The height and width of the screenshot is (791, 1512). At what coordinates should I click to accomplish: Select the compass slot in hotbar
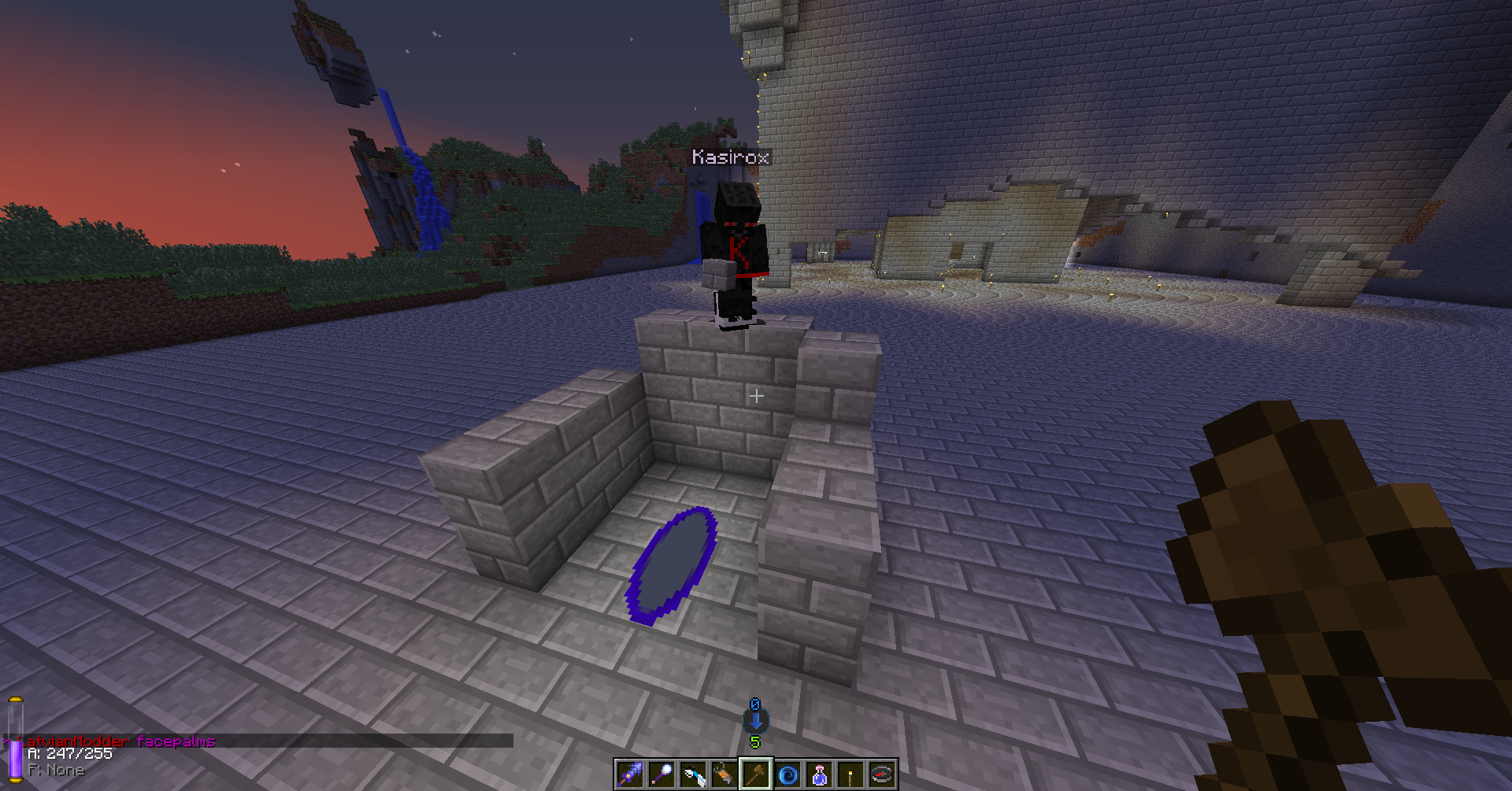click(x=882, y=774)
